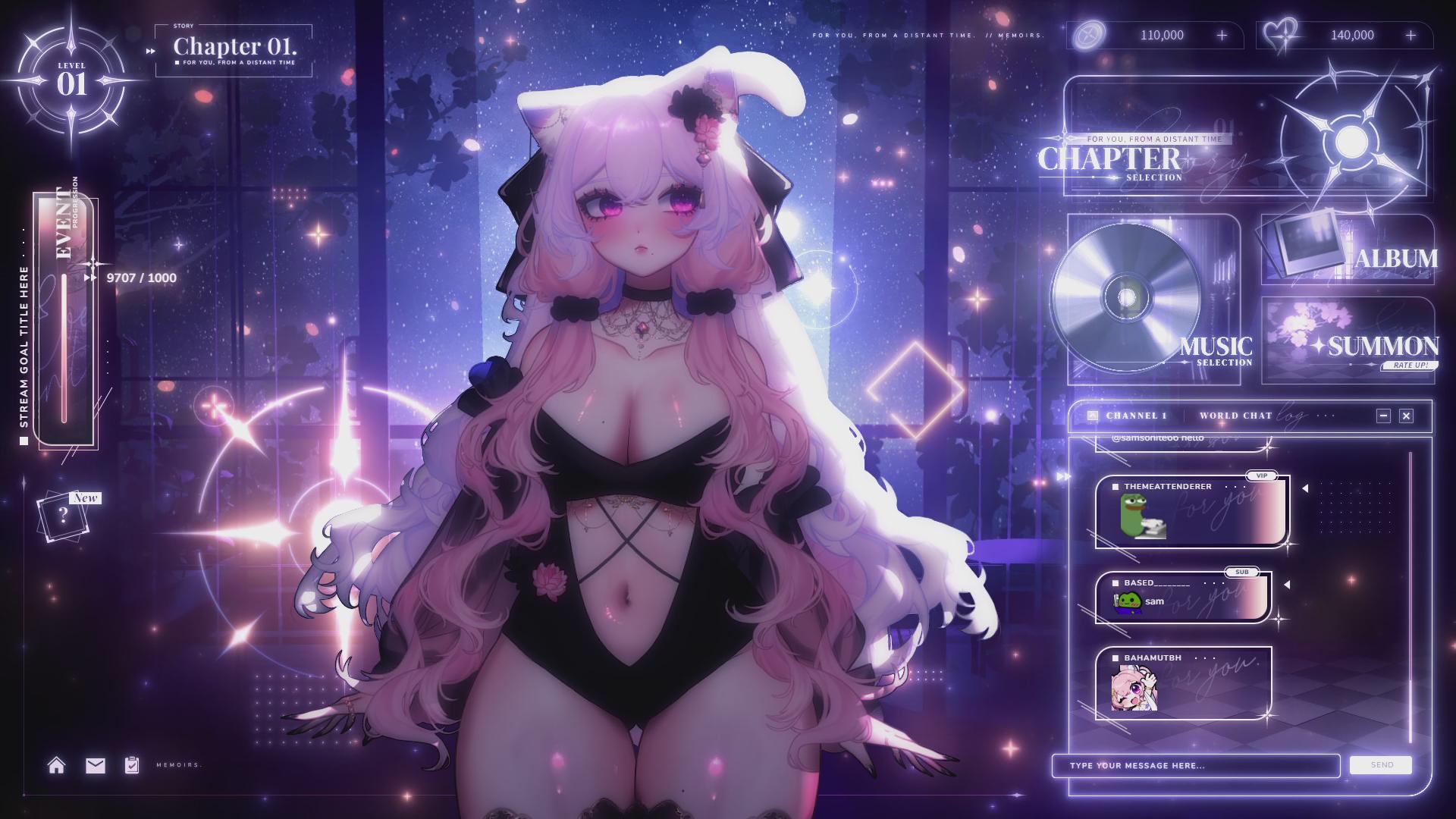Screen dimensions: 1456x819
Task: Close the chat window
Action: [x=1407, y=416]
